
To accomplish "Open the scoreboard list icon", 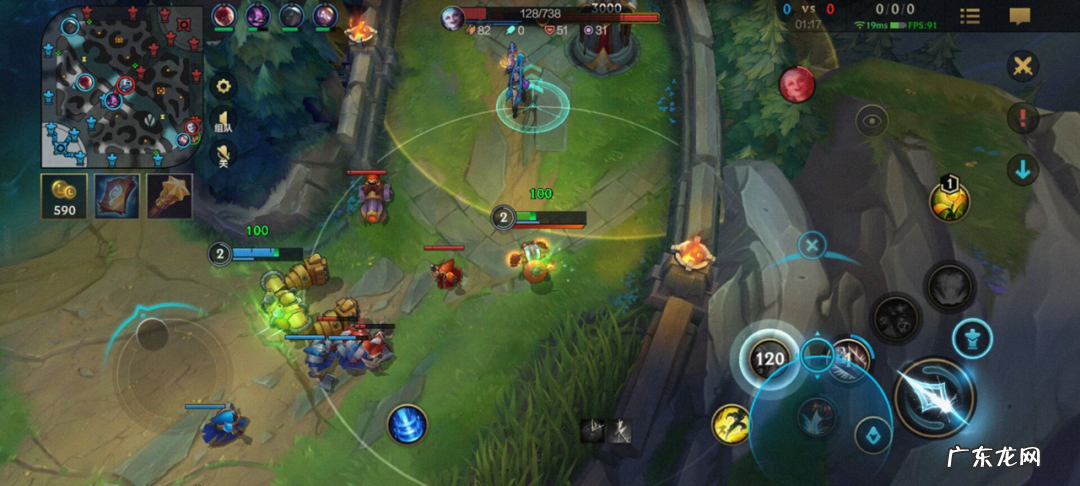I will tap(970, 16).
